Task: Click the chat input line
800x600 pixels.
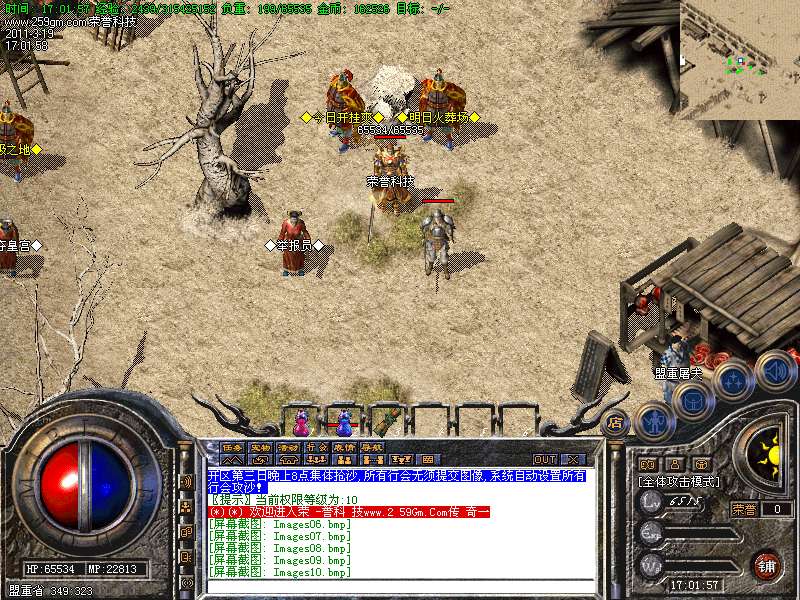Action: (400, 586)
